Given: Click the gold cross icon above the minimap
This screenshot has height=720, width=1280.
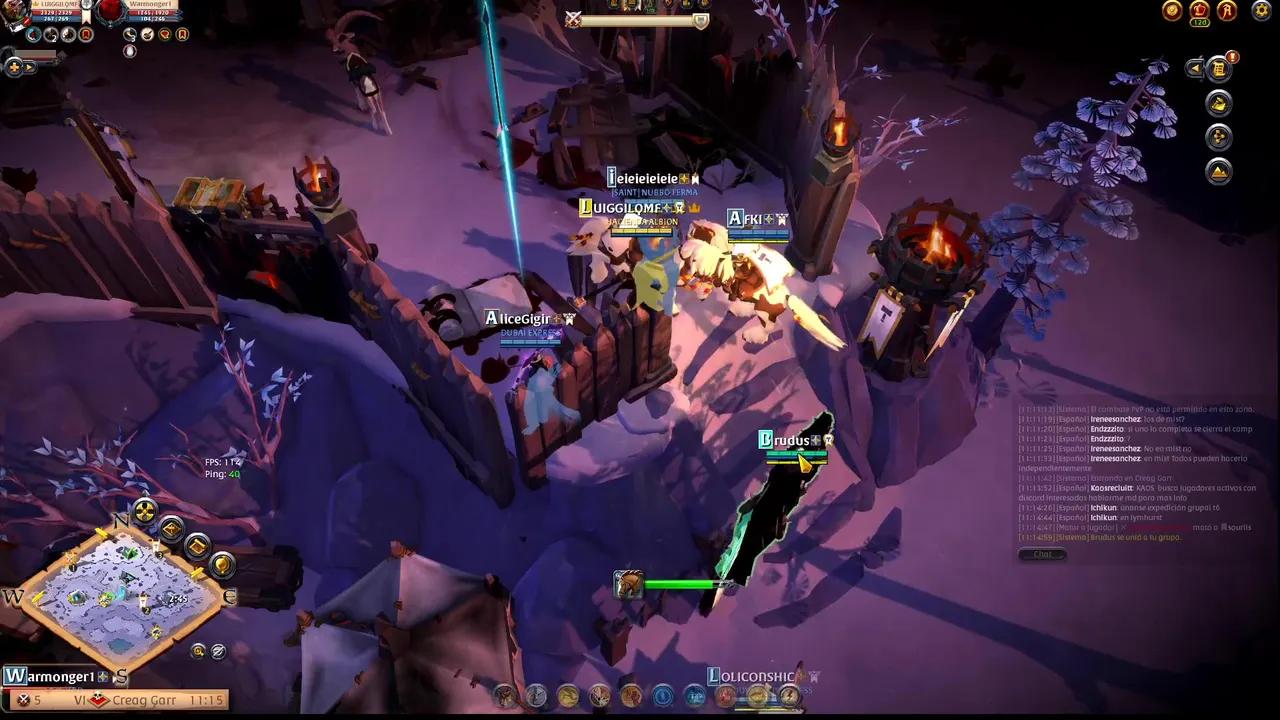Looking at the screenshot, I should click(x=143, y=512).
